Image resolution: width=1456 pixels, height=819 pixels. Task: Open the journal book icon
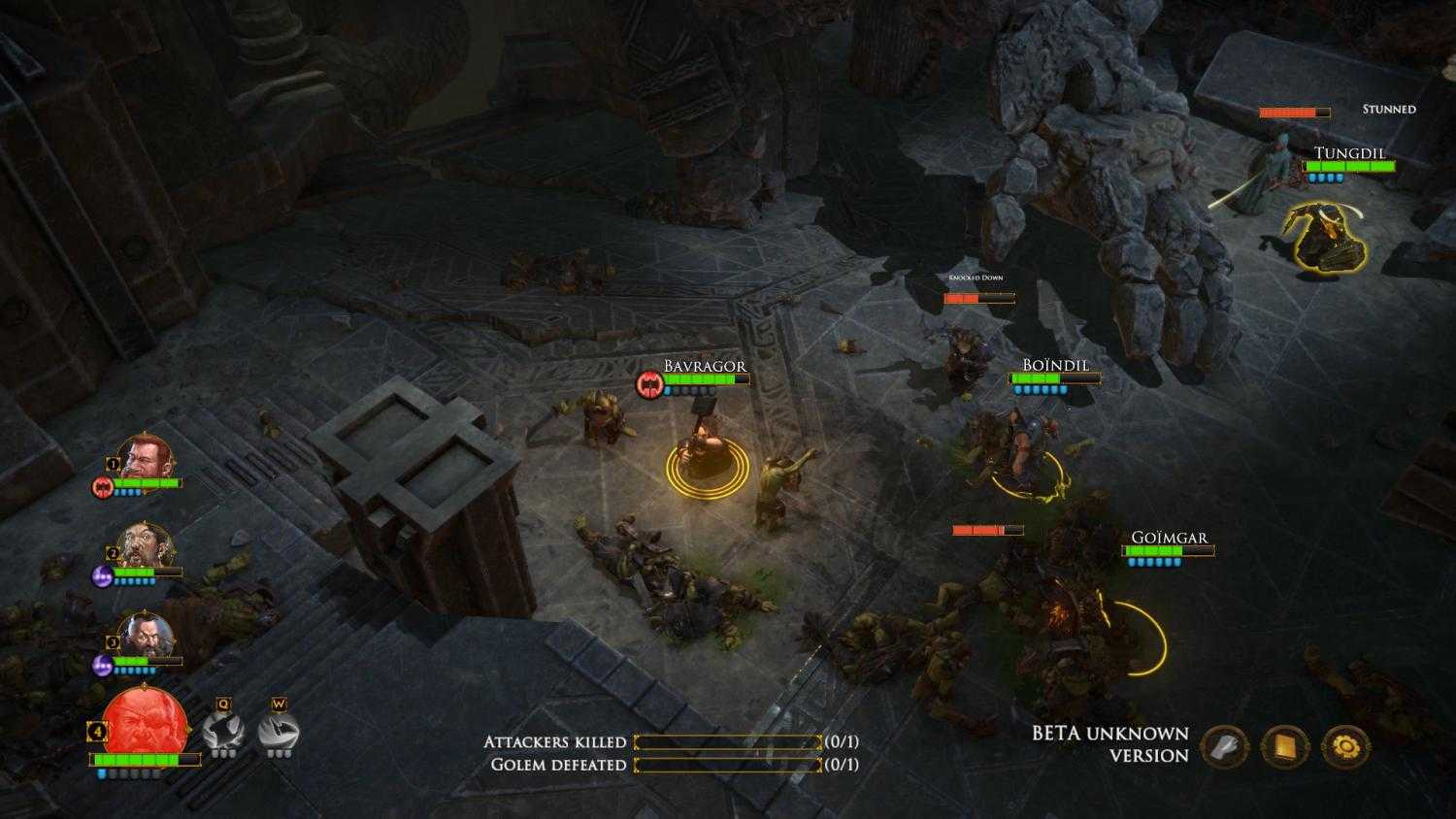(1285, 749)
